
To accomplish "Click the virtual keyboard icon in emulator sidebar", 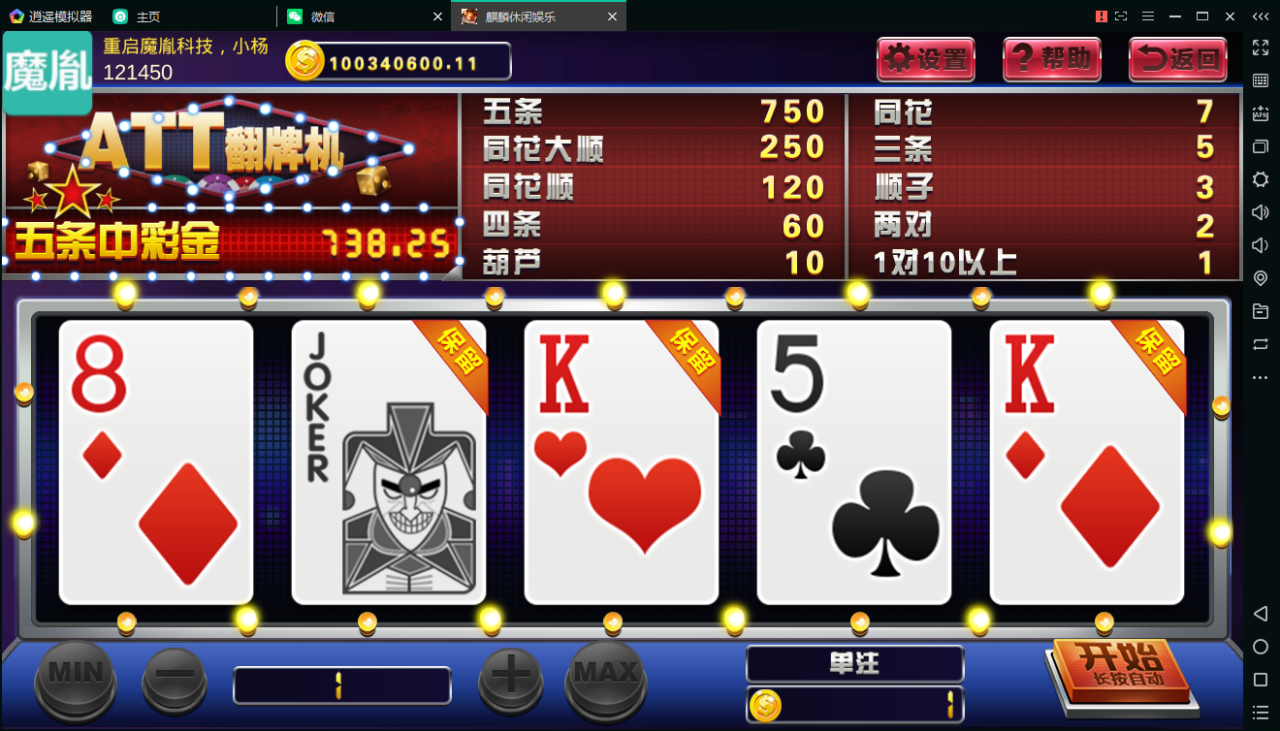I will [1259, 80].
